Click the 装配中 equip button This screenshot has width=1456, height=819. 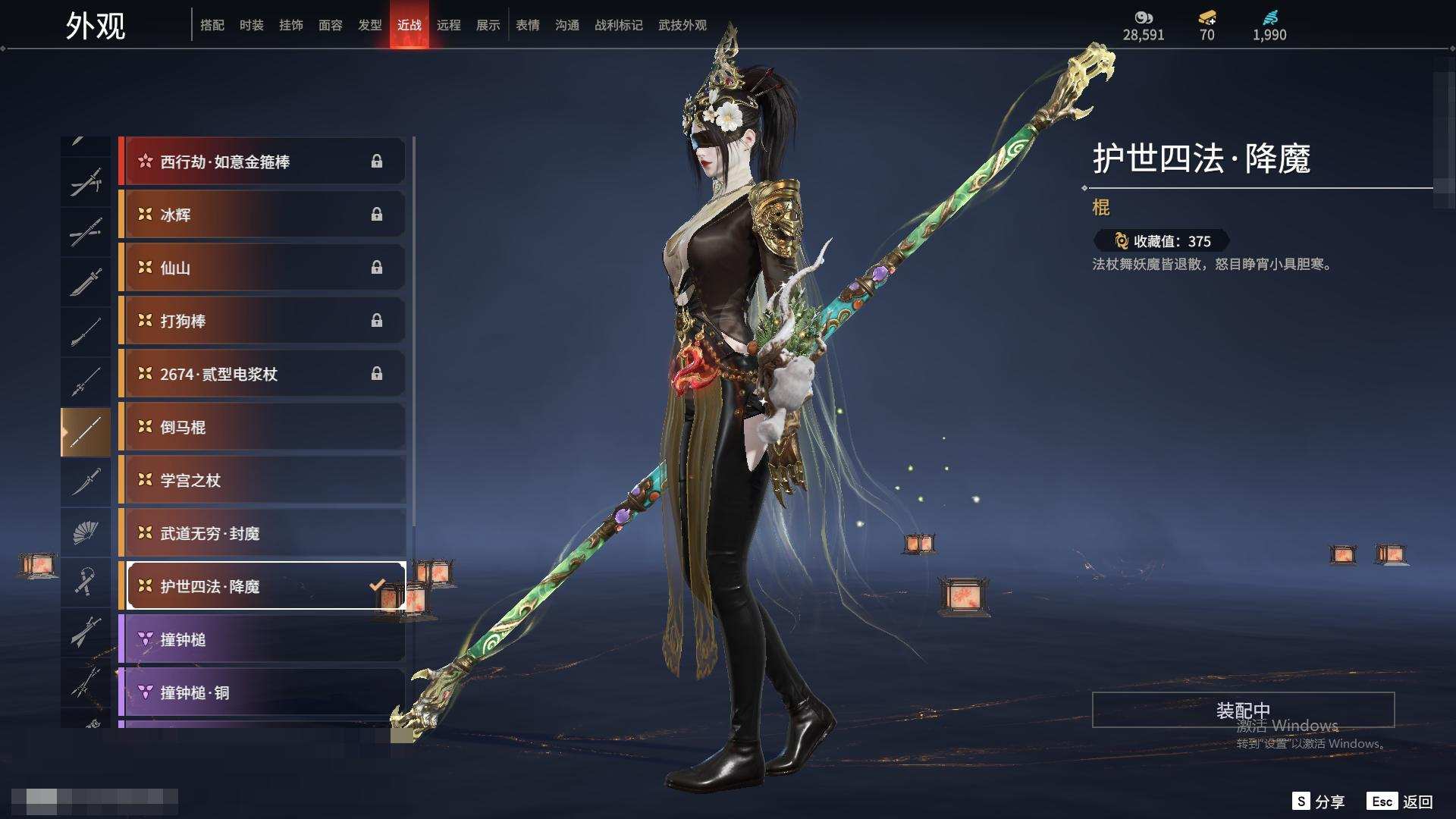coord(1243,710)
